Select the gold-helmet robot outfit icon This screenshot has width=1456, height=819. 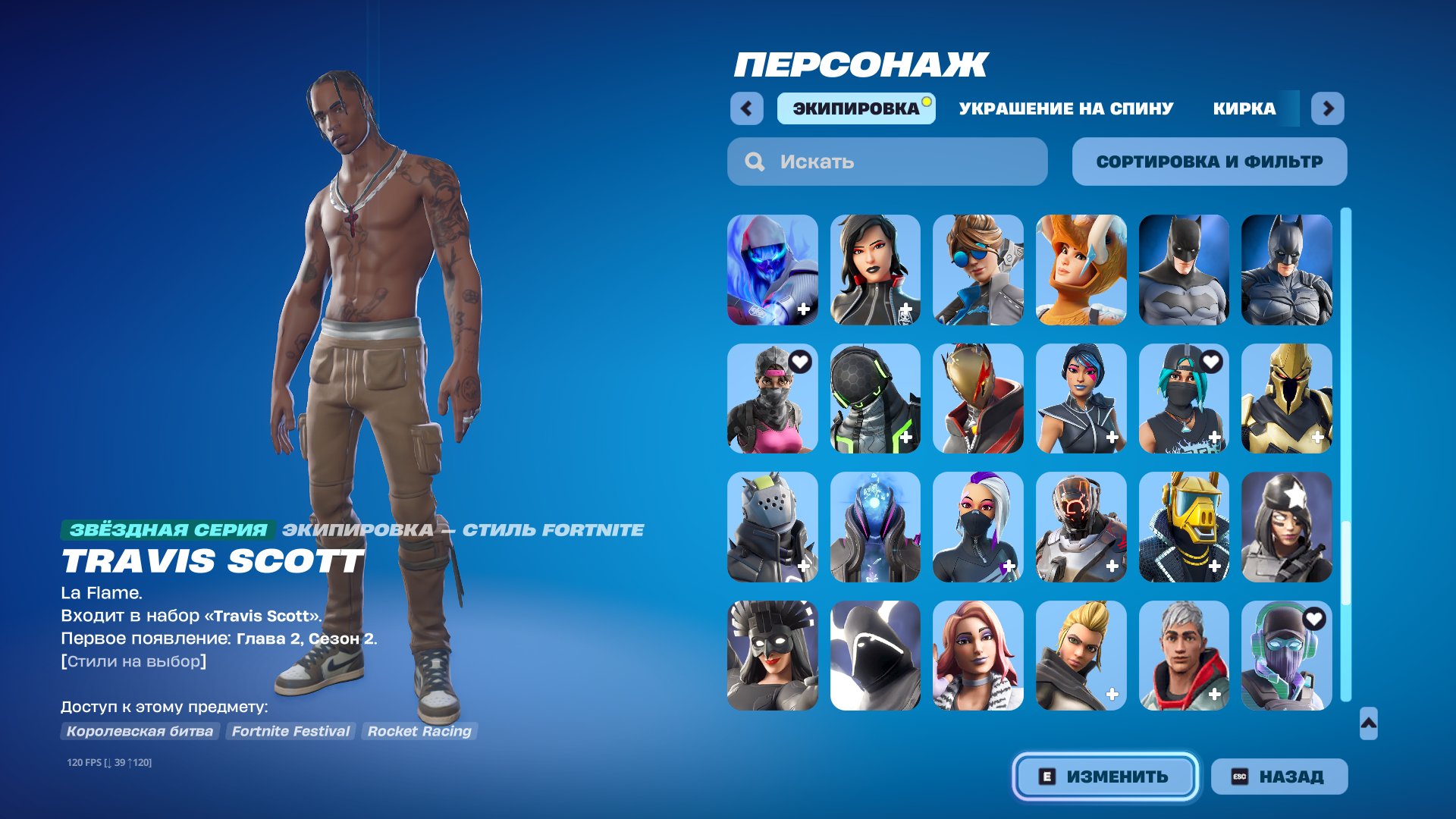point(1184,529)
